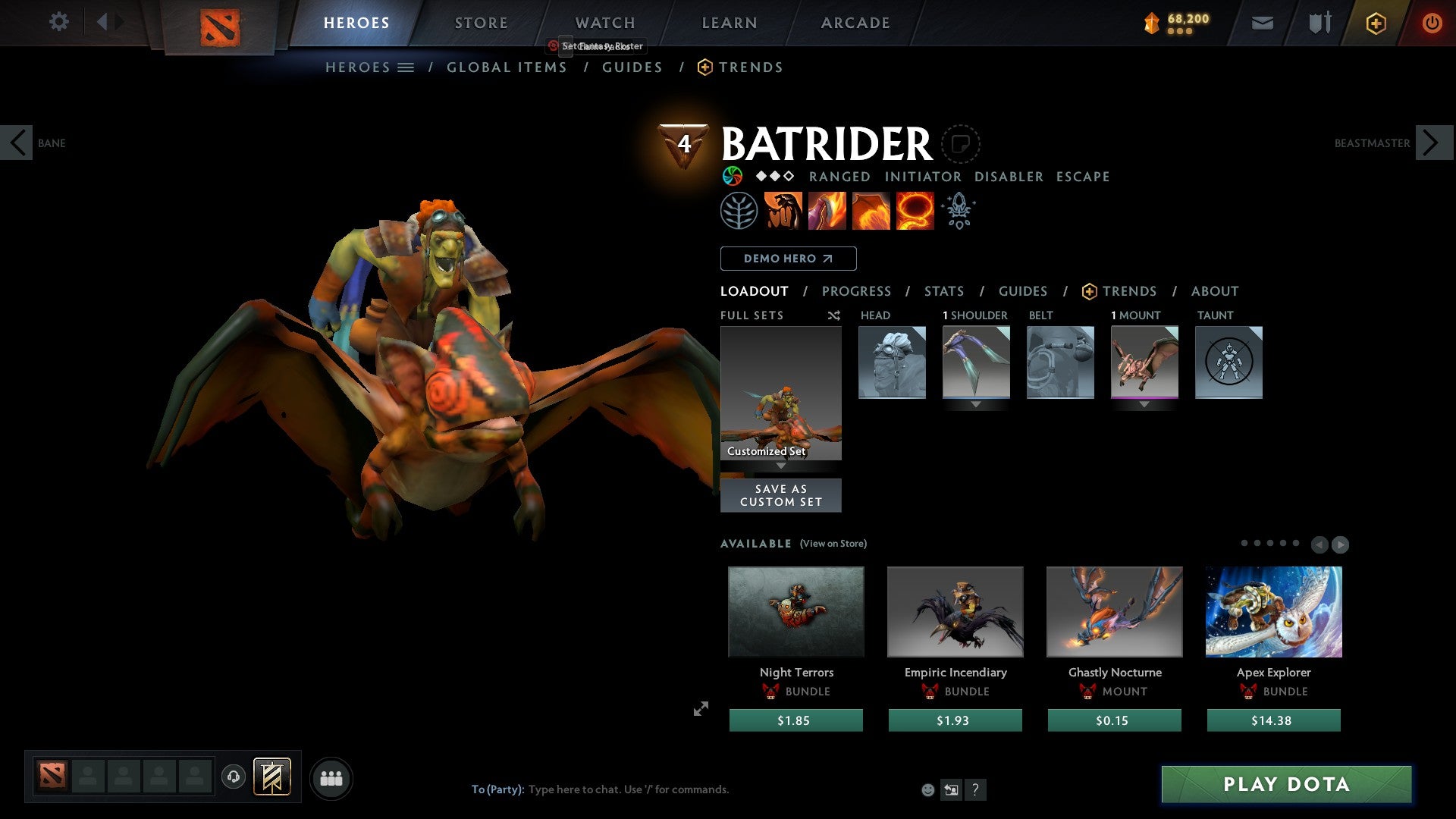
Task: Open party mode with the three-person icon
Action: (x=331, y=777)
